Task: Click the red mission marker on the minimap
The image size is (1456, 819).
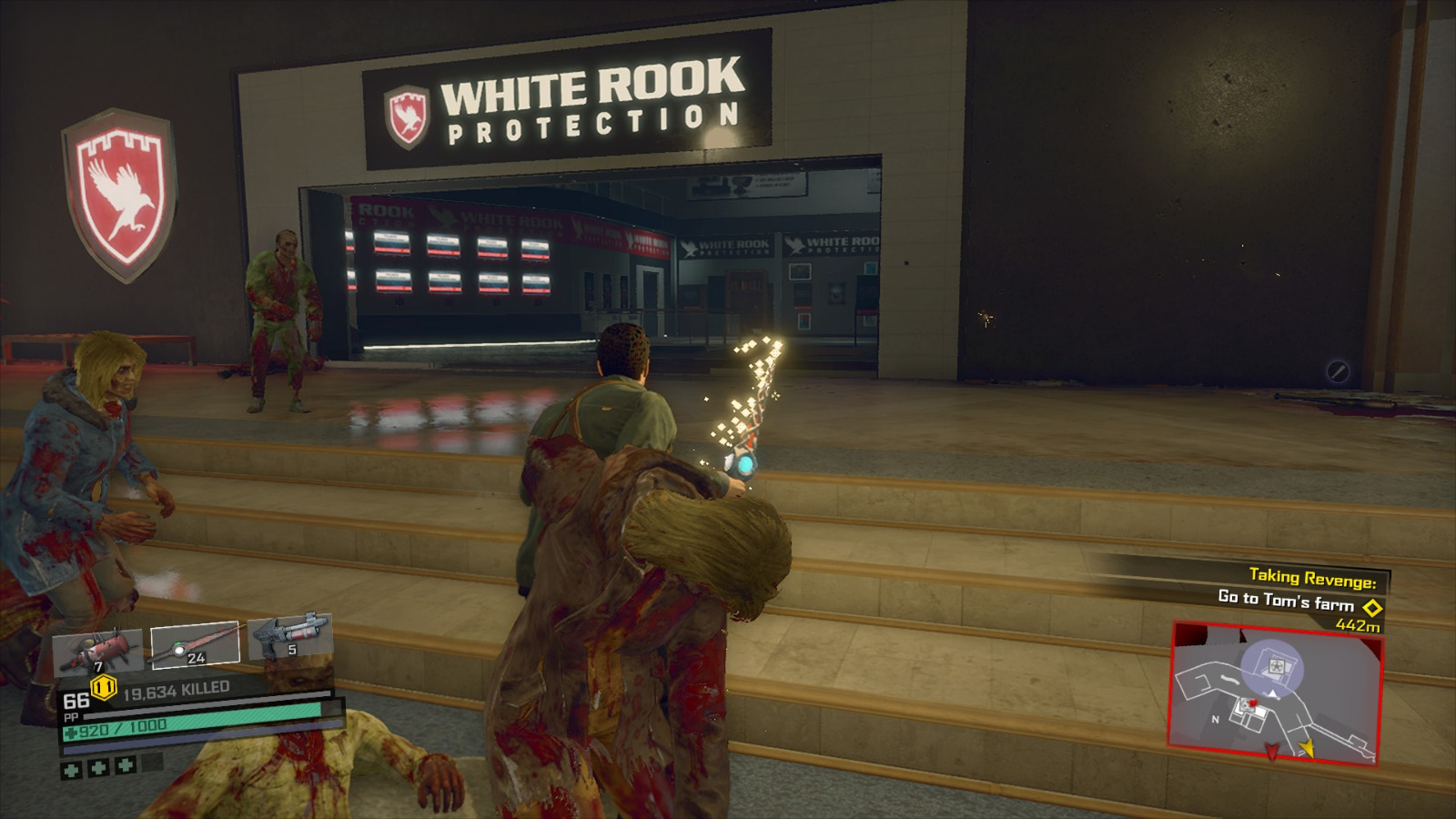Action: [x=1252, y=703]
